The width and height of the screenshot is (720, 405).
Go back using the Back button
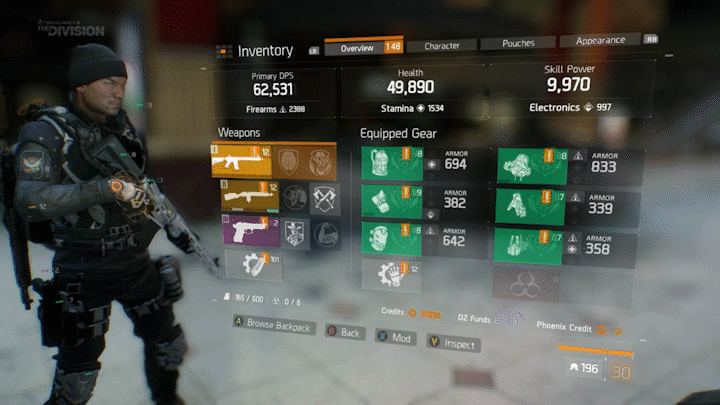point(343,332)
